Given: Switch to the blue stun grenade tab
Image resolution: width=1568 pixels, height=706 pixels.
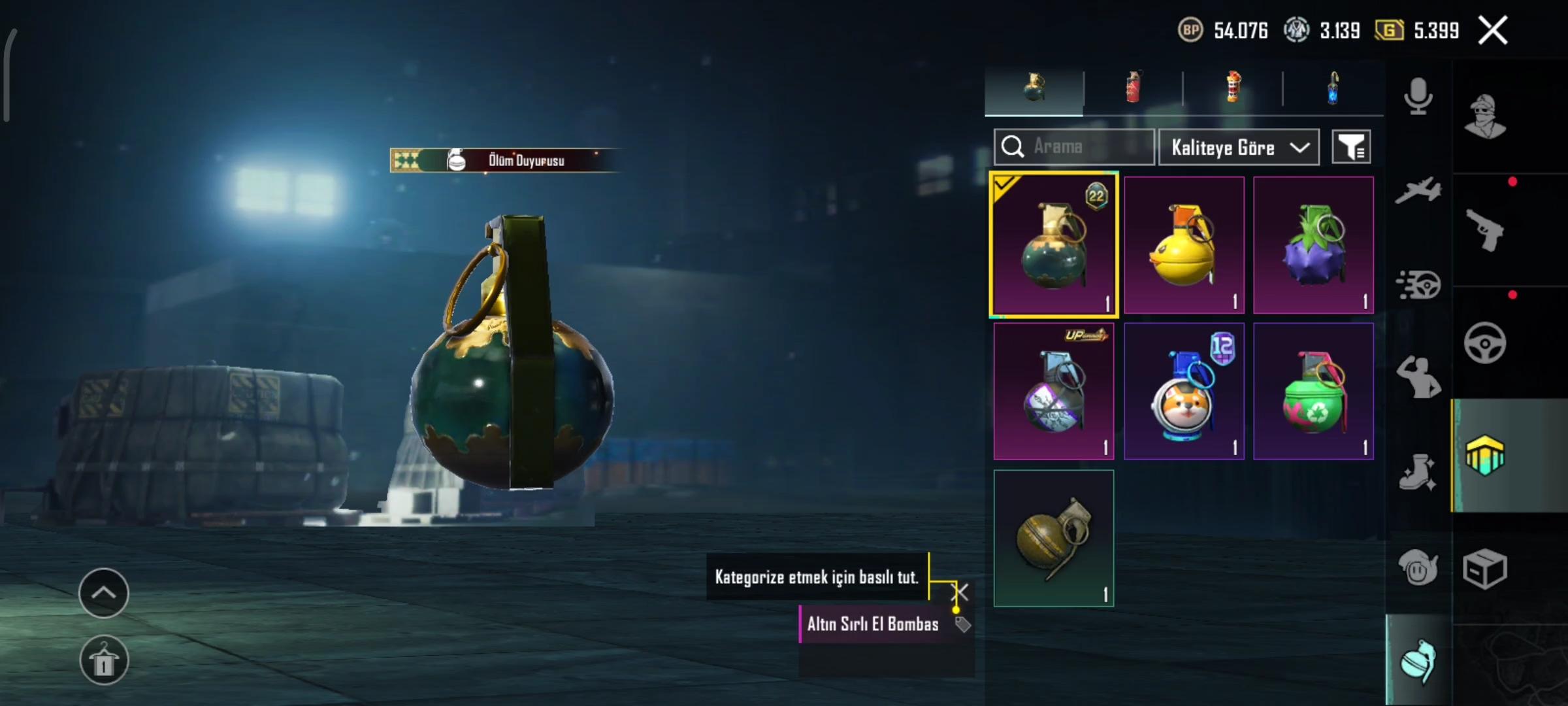Looking at the screenshot, I should coord(1333,88).
